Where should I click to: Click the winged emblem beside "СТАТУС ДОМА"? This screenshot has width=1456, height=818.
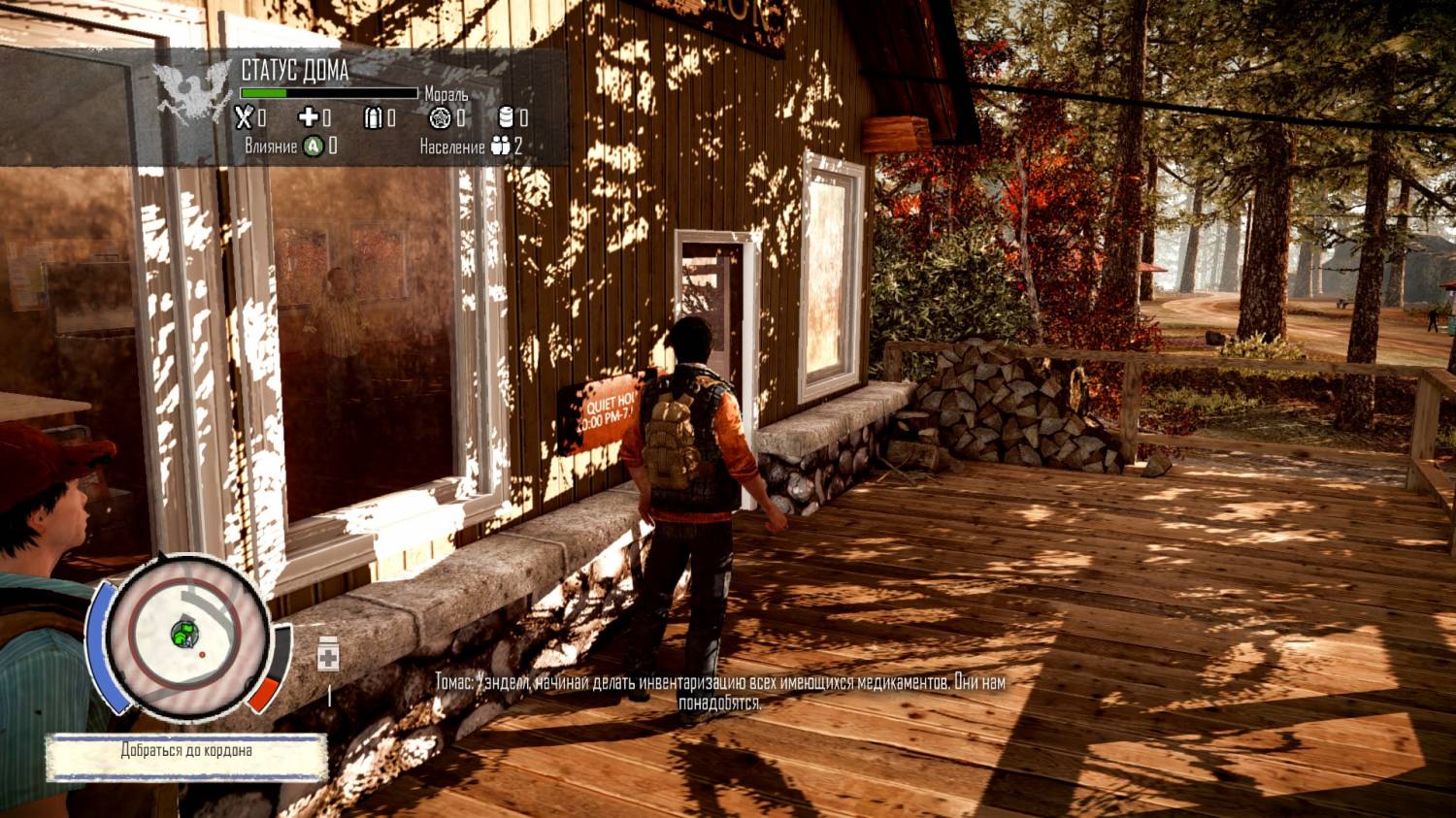[x=193, y=94]
